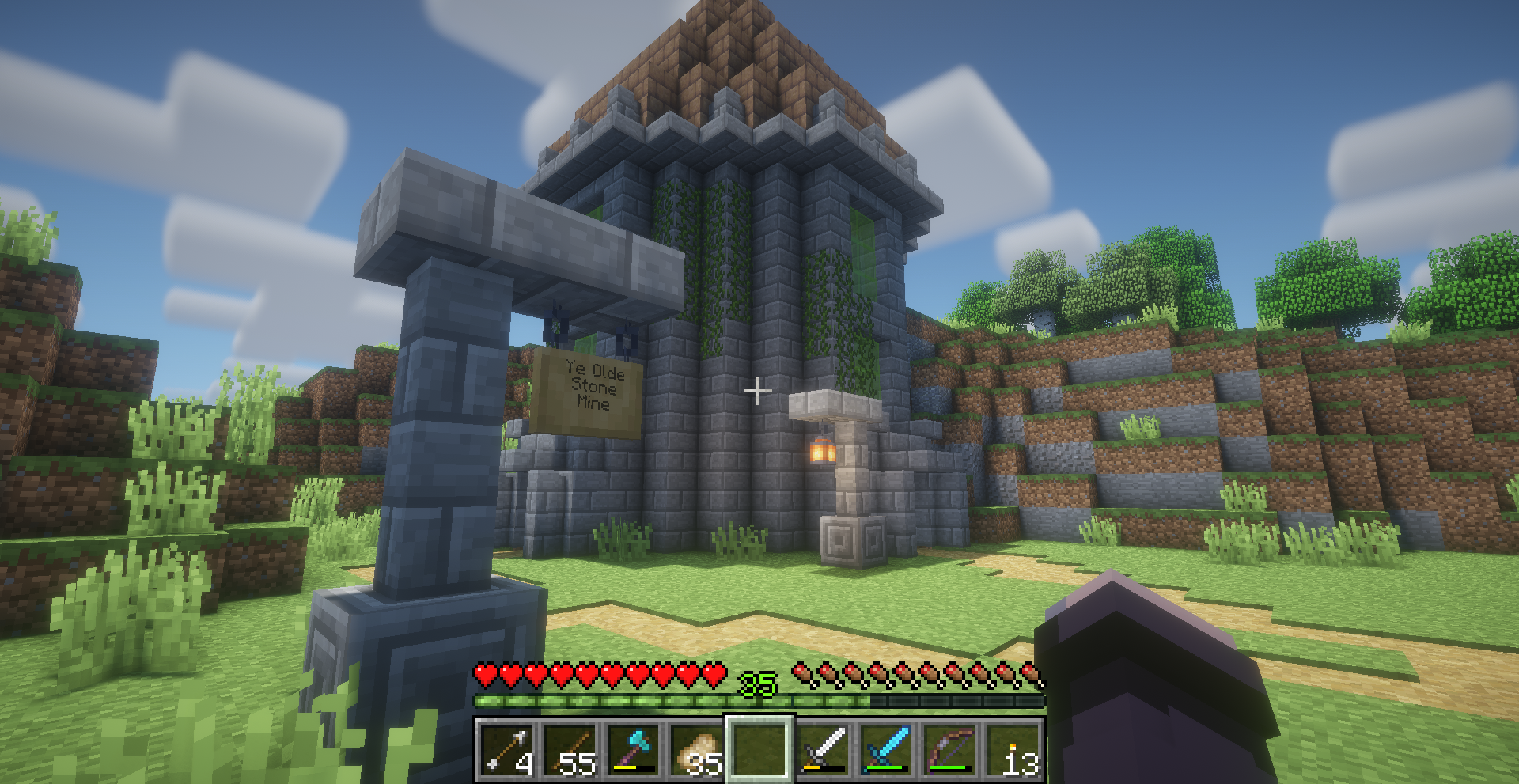
Task: Switch to the diamond sword slot
Action: click(x=886, y=748)
